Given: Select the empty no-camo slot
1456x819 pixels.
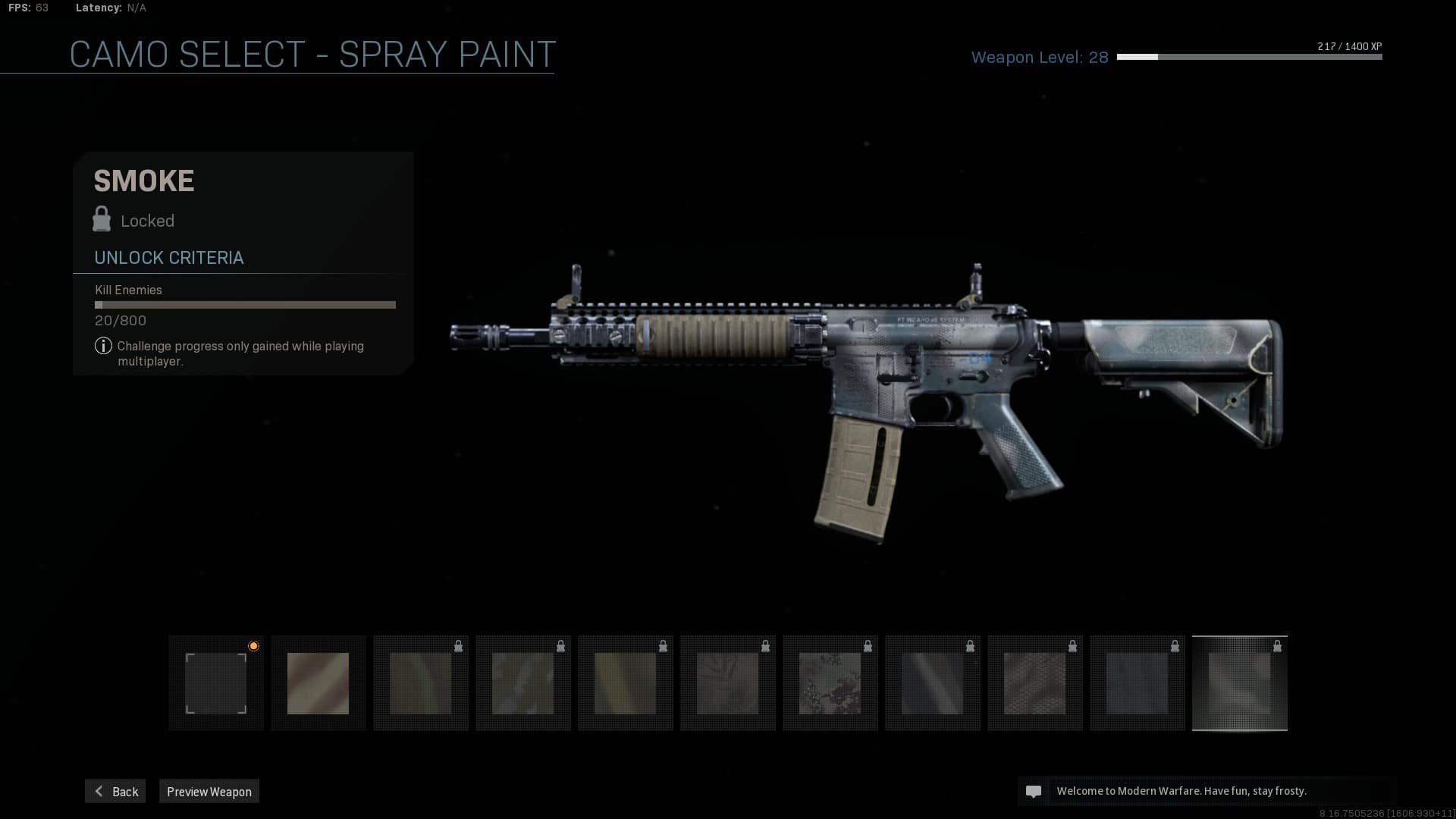Looking at the screenshot, I should click(216, 683).
